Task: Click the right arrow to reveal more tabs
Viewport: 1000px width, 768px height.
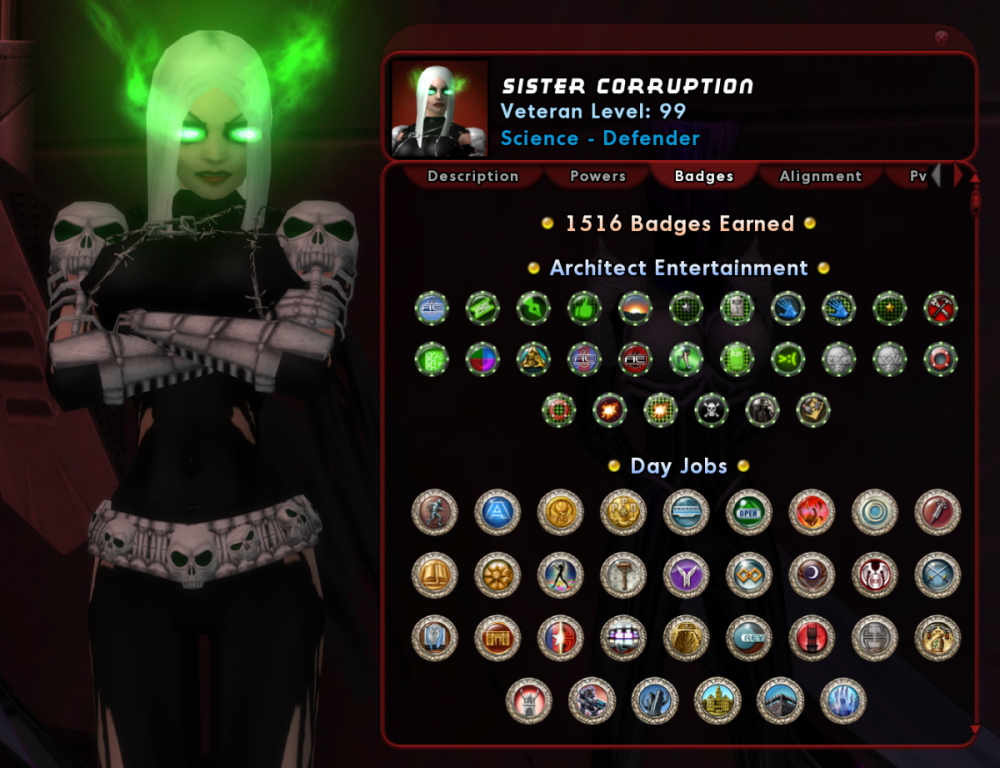Action: pos(958,176)
